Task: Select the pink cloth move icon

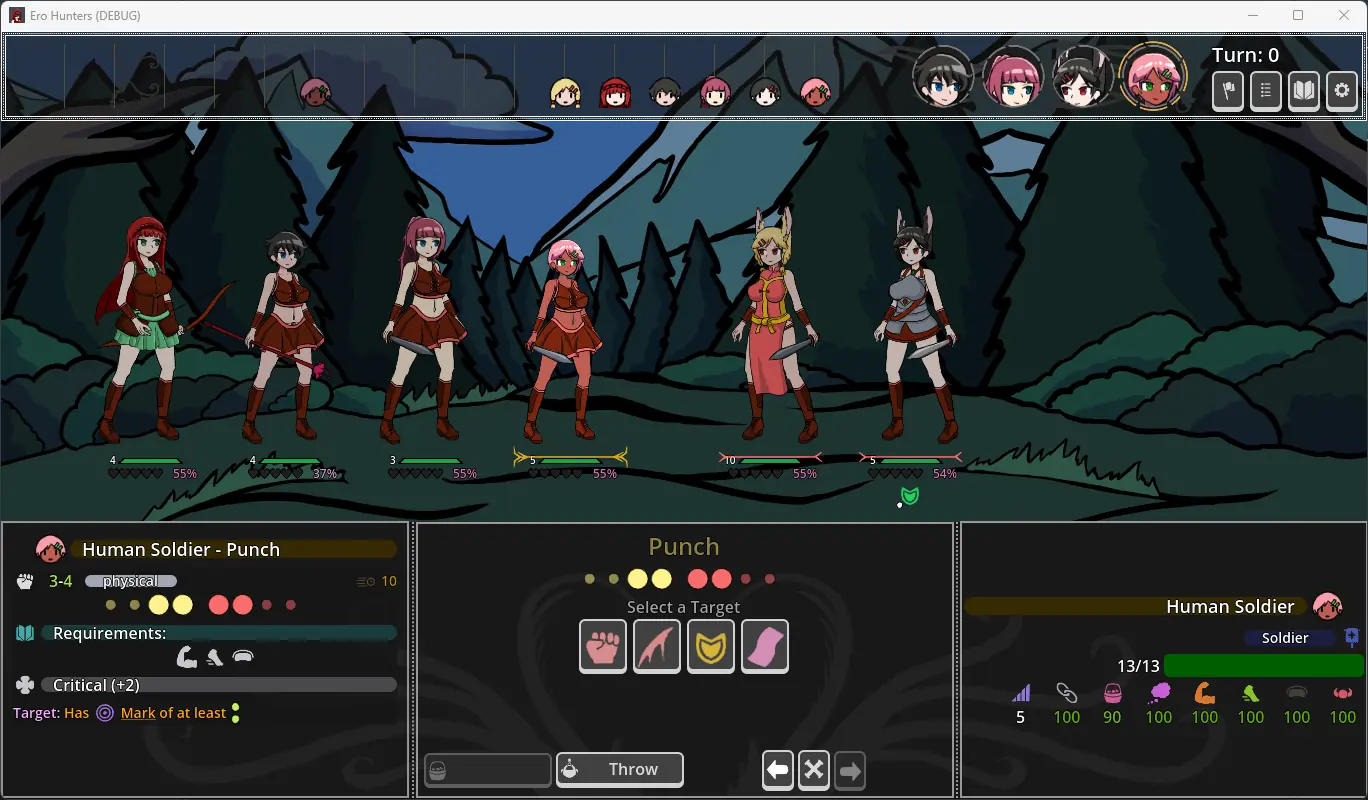Action: coord(765,645)
